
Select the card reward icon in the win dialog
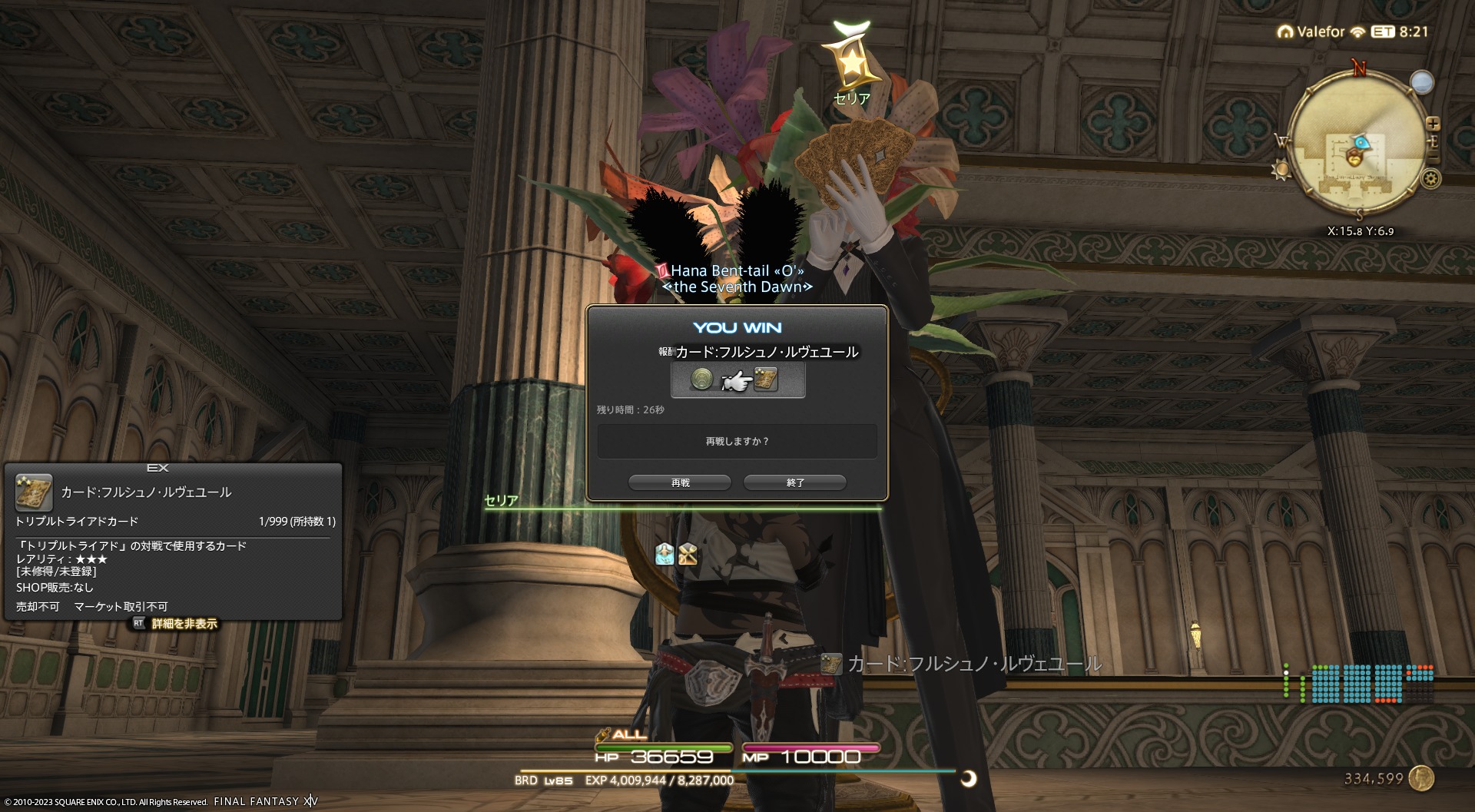click(766, 379)
